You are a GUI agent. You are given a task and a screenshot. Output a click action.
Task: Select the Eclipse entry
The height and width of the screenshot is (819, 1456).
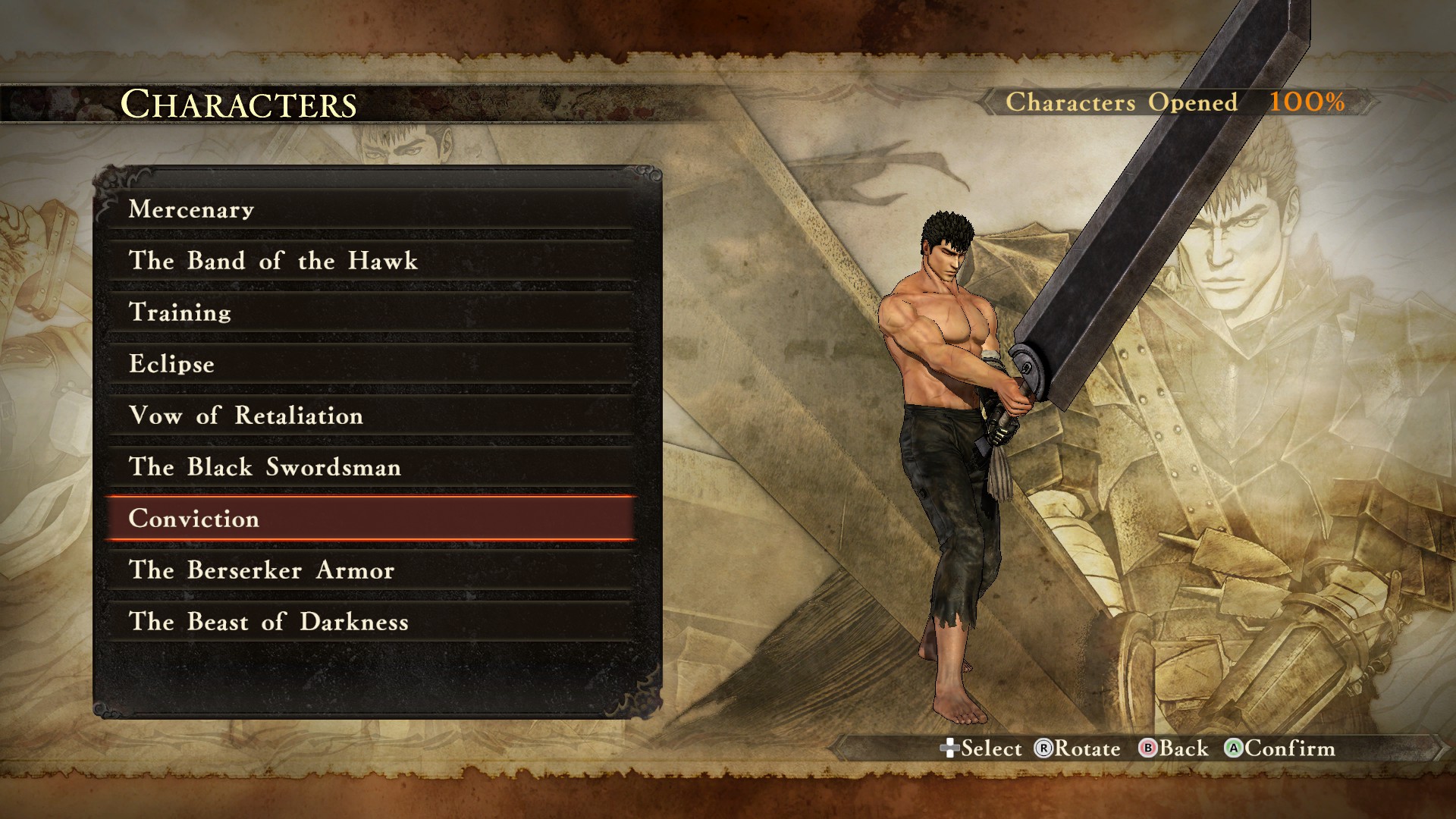[370, 364]
